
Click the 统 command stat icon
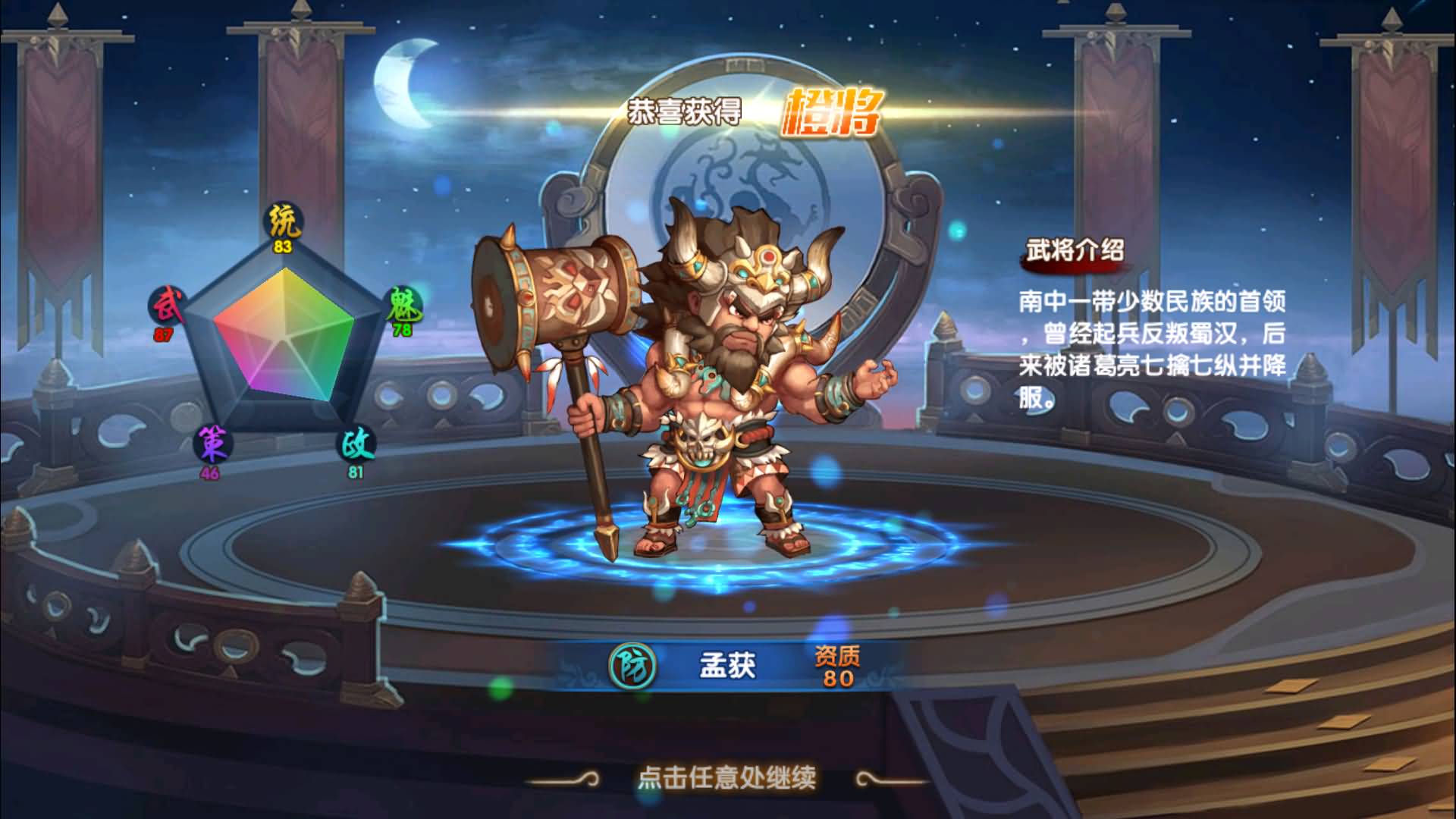coord(283,221)
